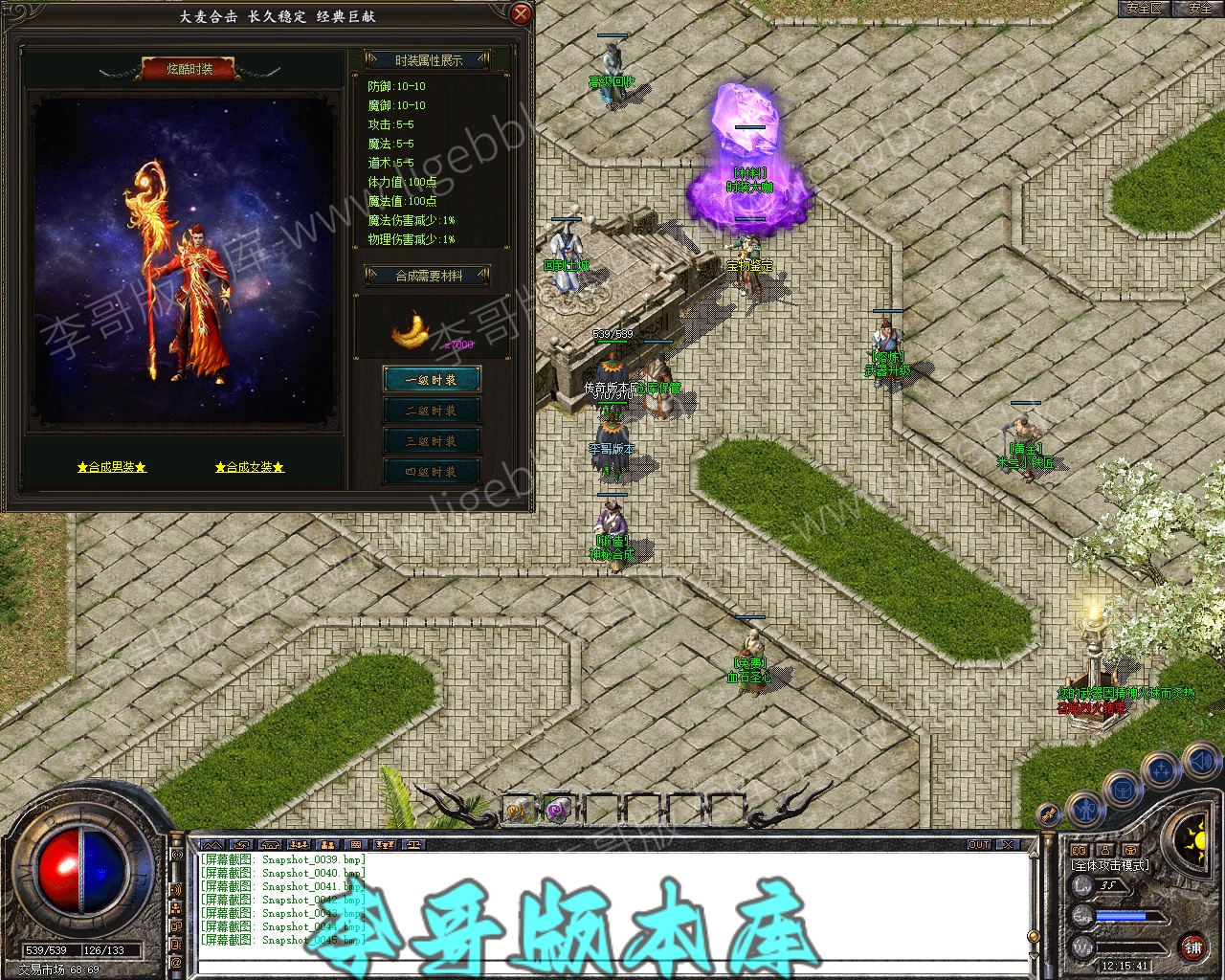Select the golden feather crafting material
Screen dimensions: 1225x980
point(412,330)
